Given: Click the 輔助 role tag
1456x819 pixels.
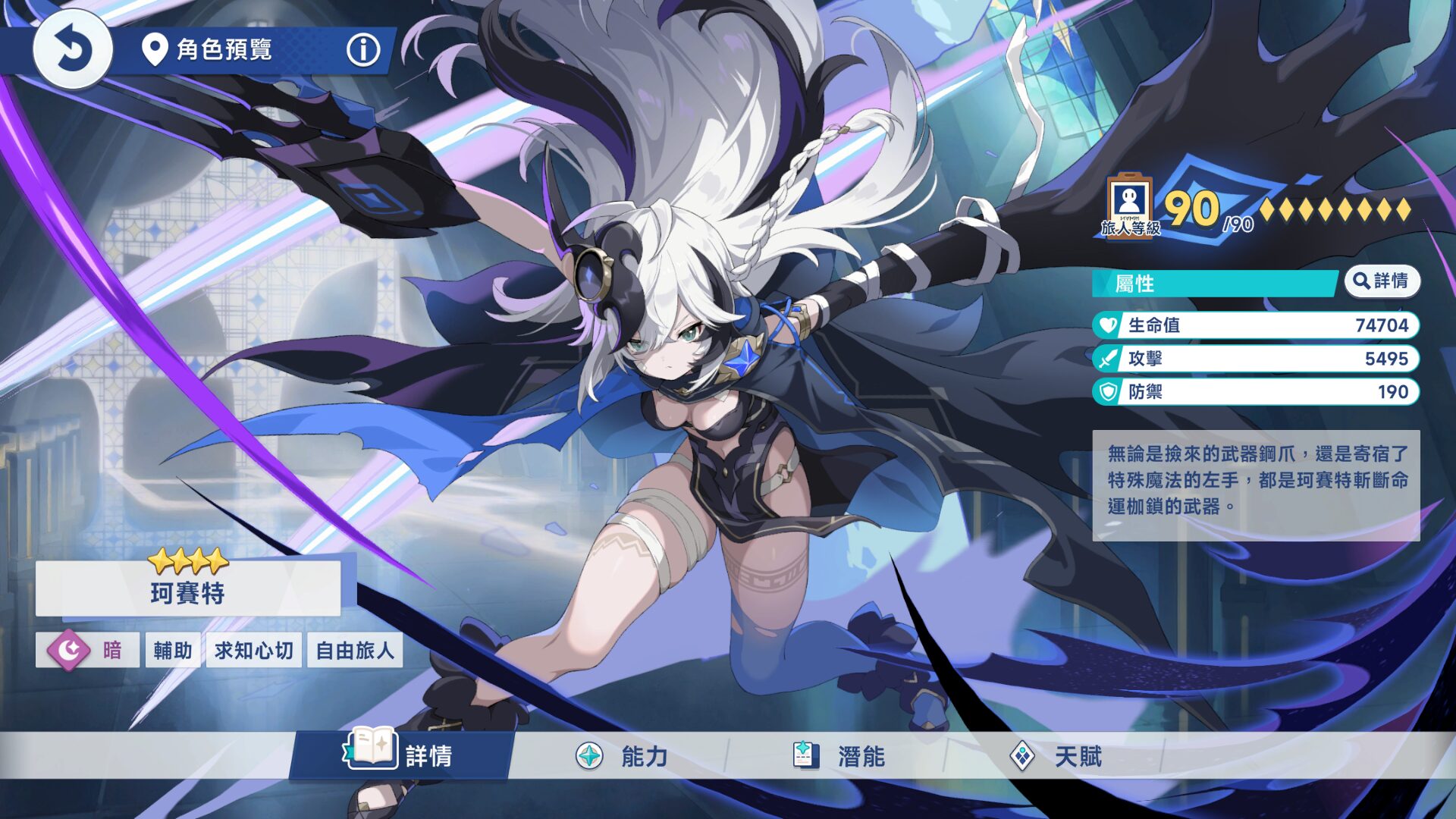Looking at the screenshot, I should pos(173,649).
